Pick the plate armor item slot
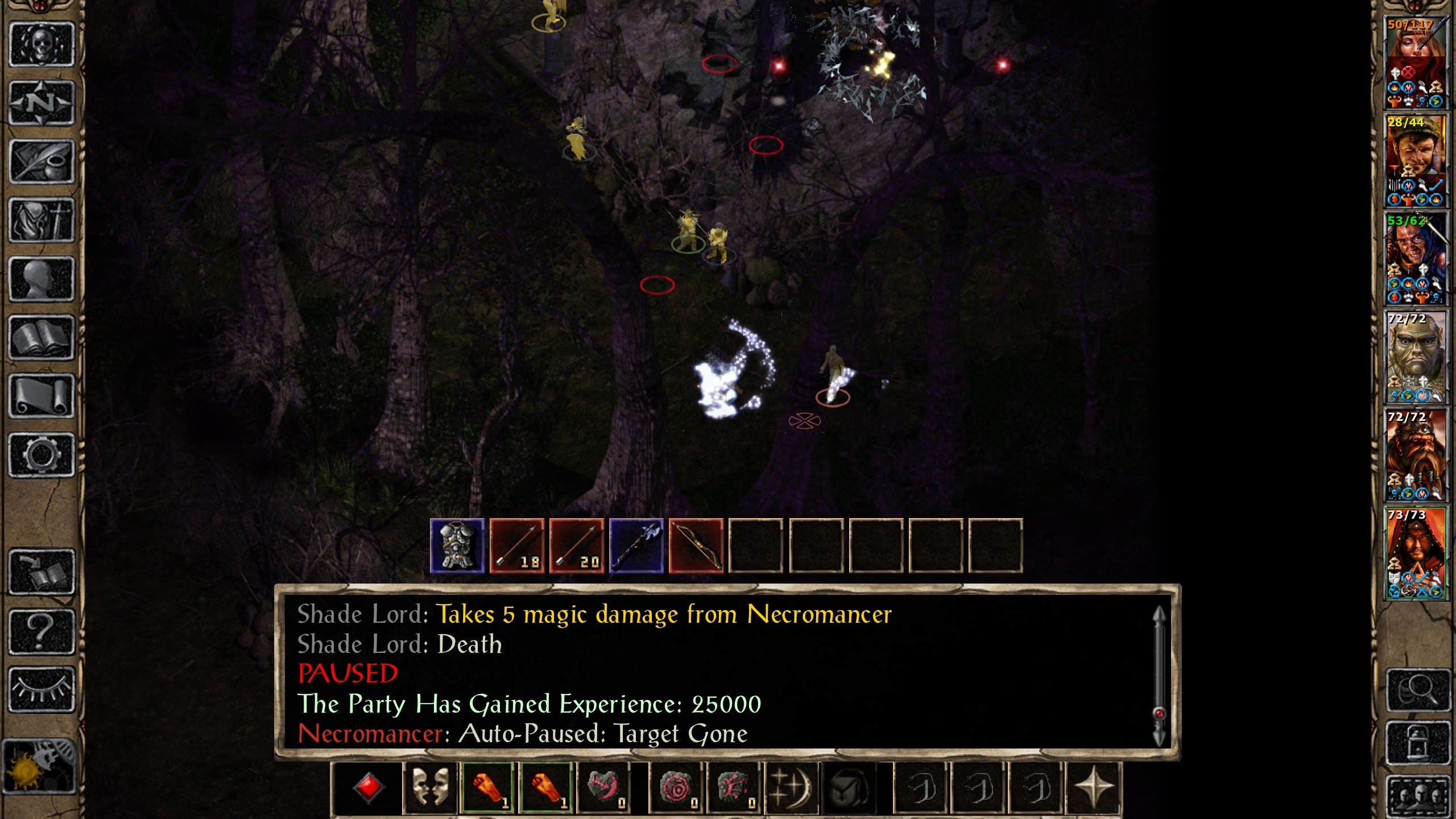1456x819 pixels. tap(457, 545)
